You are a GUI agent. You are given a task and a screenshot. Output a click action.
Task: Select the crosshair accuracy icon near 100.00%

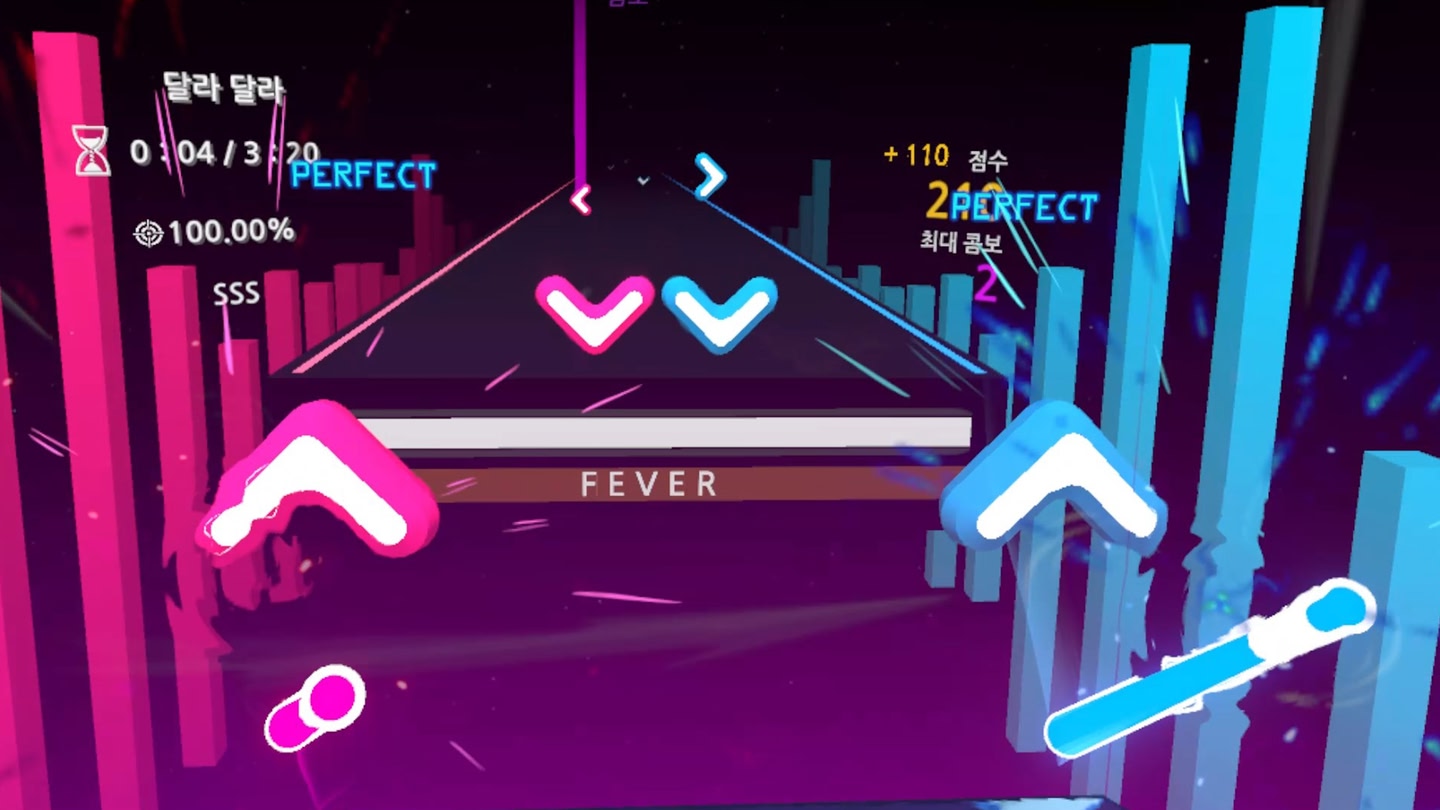tap(150, 232)
